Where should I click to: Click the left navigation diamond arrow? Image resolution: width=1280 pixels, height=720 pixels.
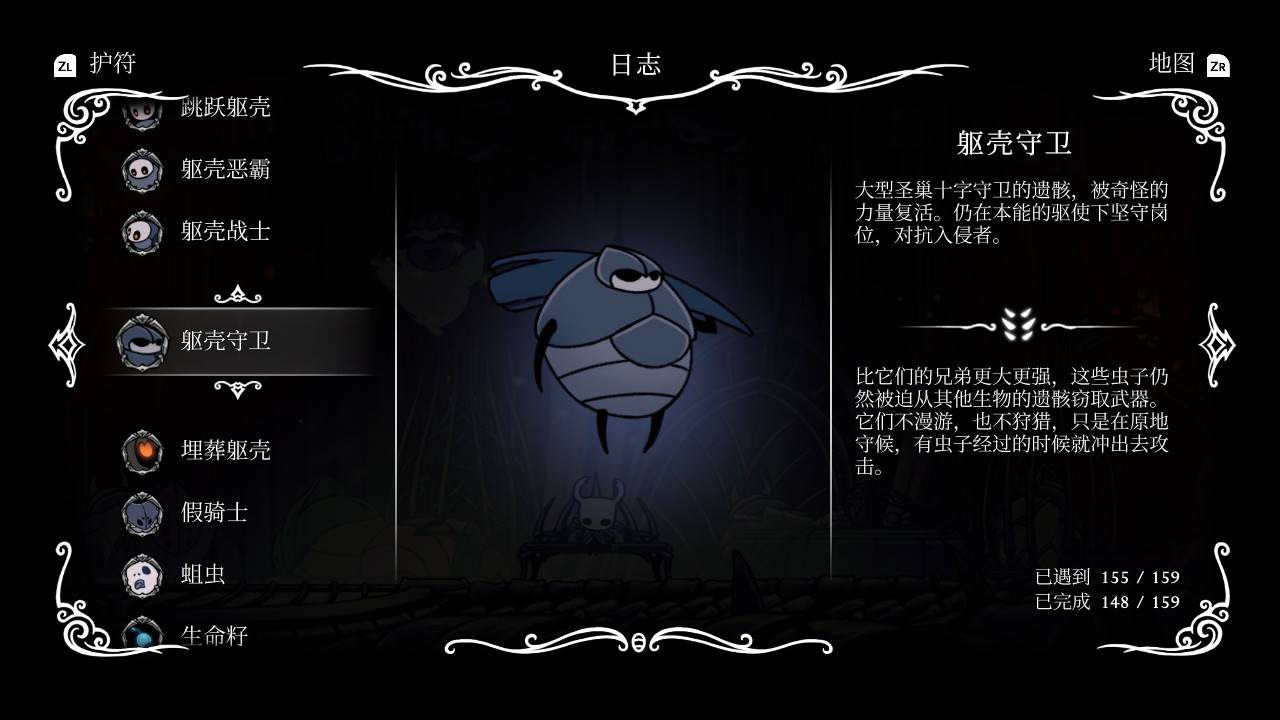pyautogui.click(x=68, y=345)
